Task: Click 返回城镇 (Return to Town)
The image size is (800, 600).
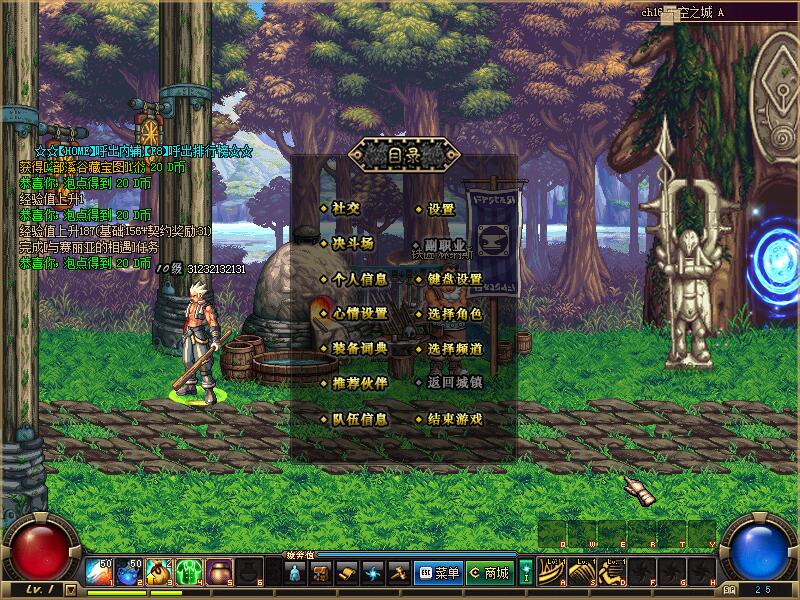Action: tap(455, 383)
